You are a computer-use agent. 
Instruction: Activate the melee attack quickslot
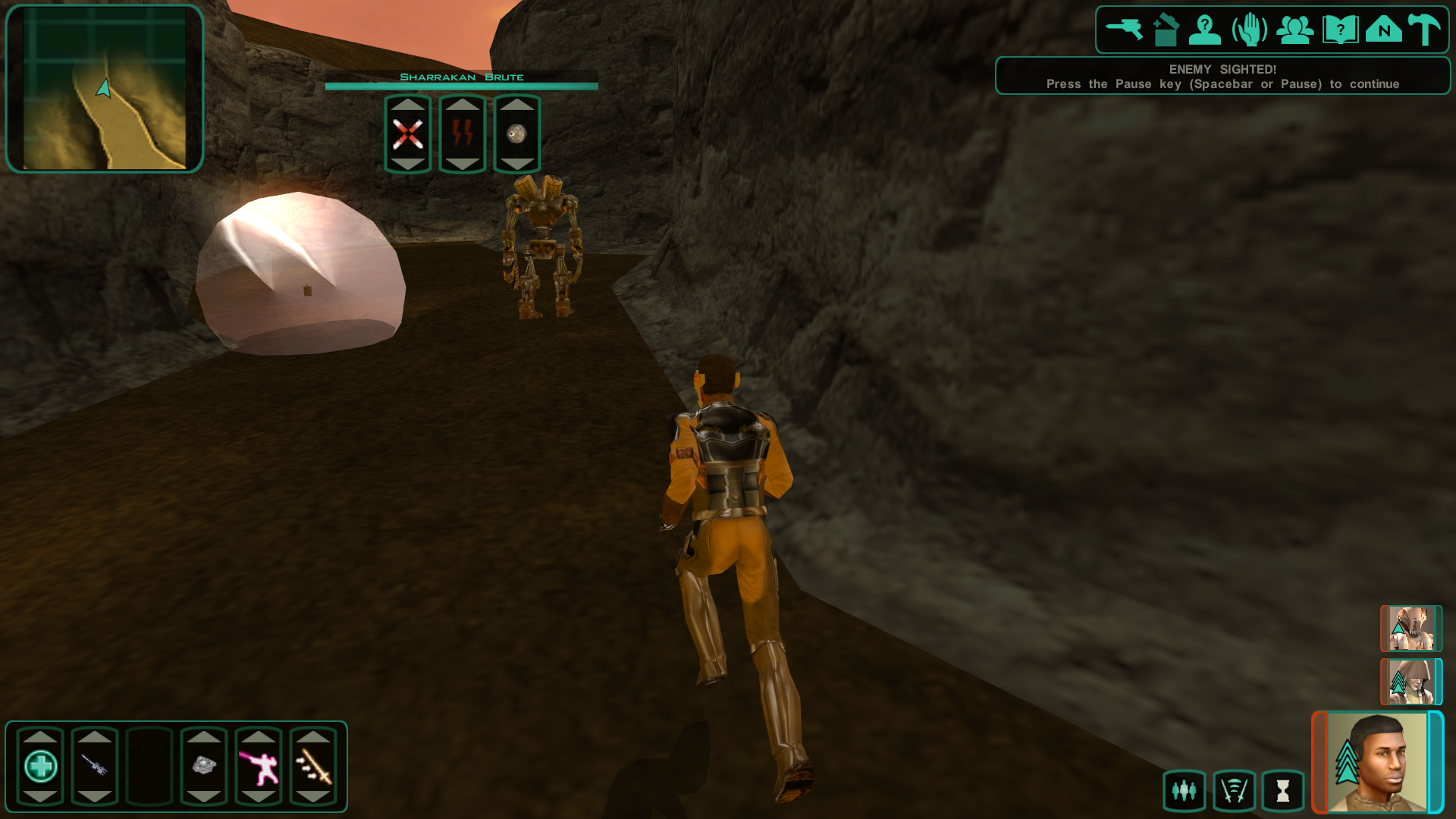(312, 767)
